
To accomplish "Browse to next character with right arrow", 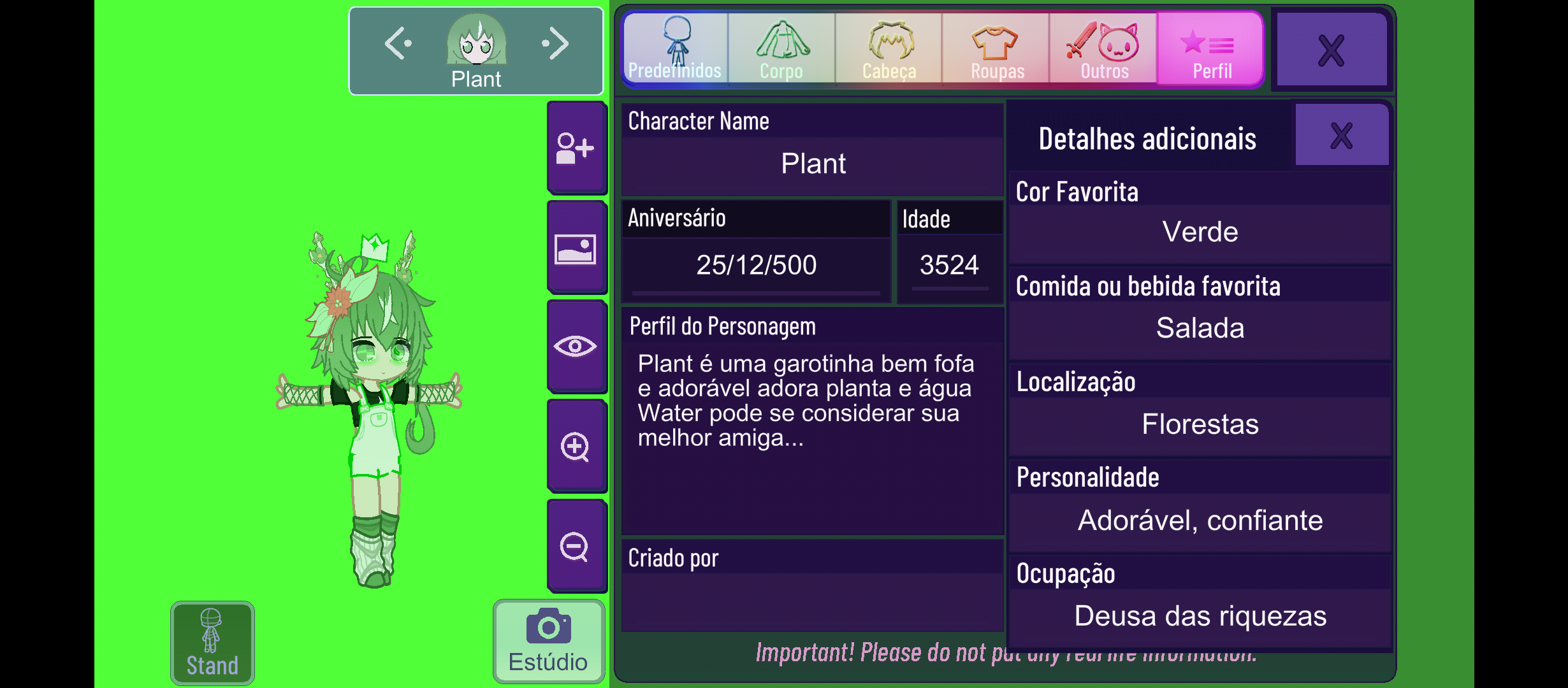I will pos(556,42).
